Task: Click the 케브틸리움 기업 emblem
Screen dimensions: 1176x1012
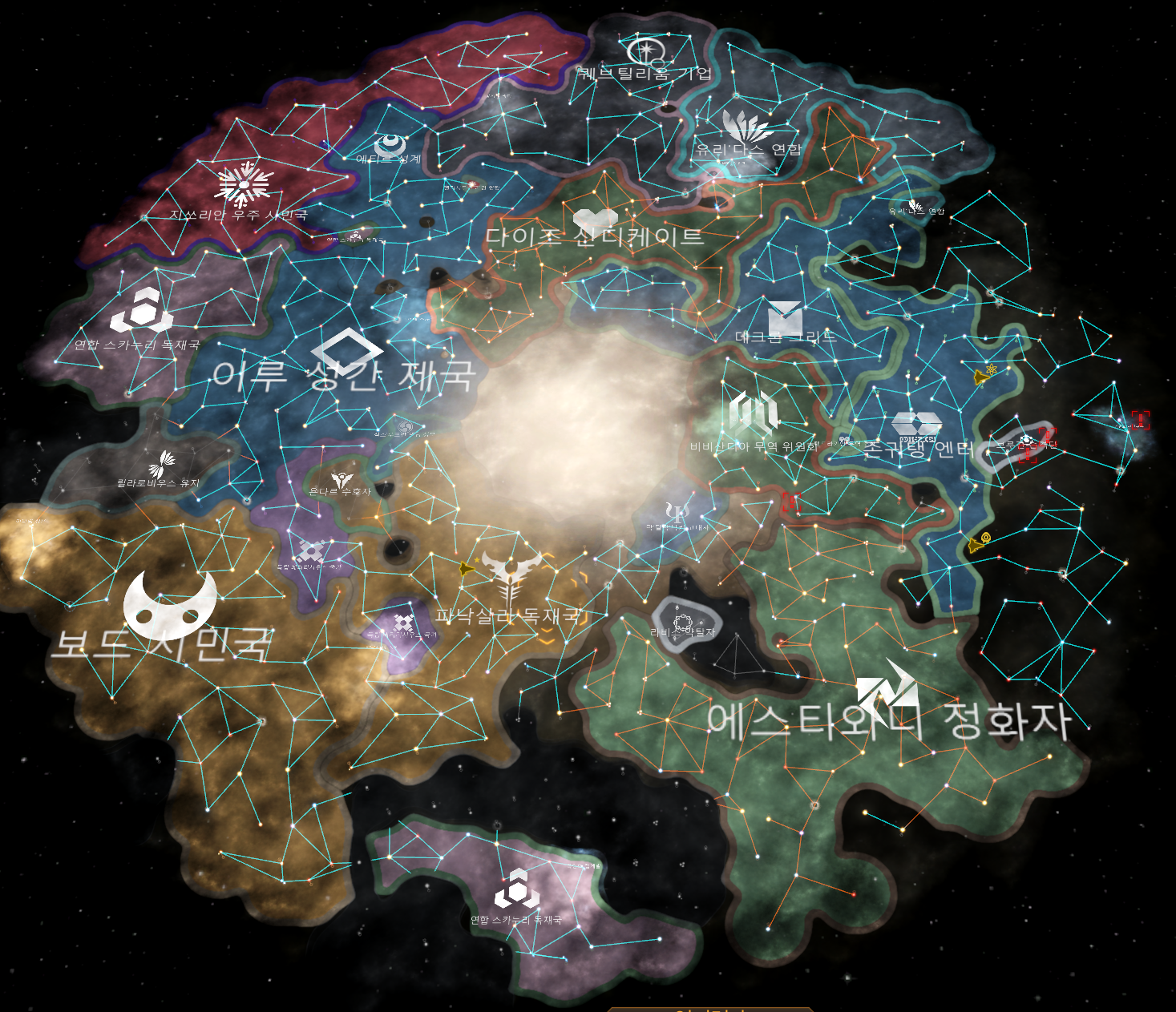Action: tap(645, 51)
